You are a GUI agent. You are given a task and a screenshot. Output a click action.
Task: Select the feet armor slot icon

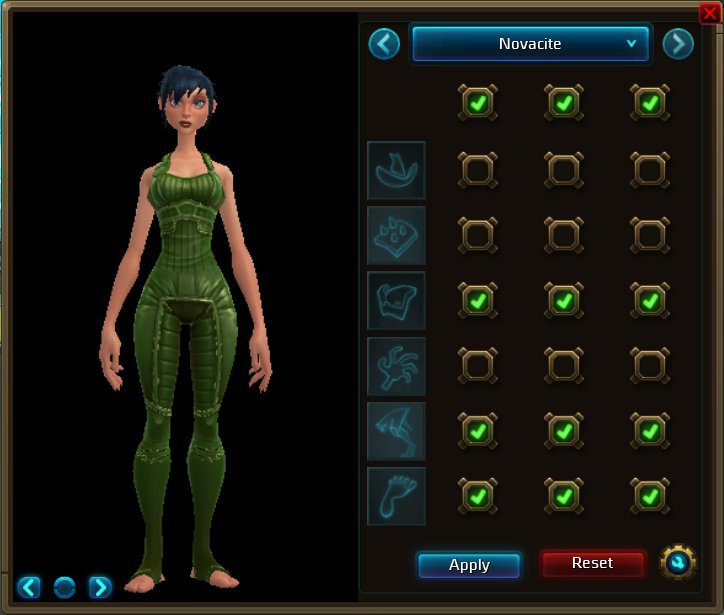(396, 496)
